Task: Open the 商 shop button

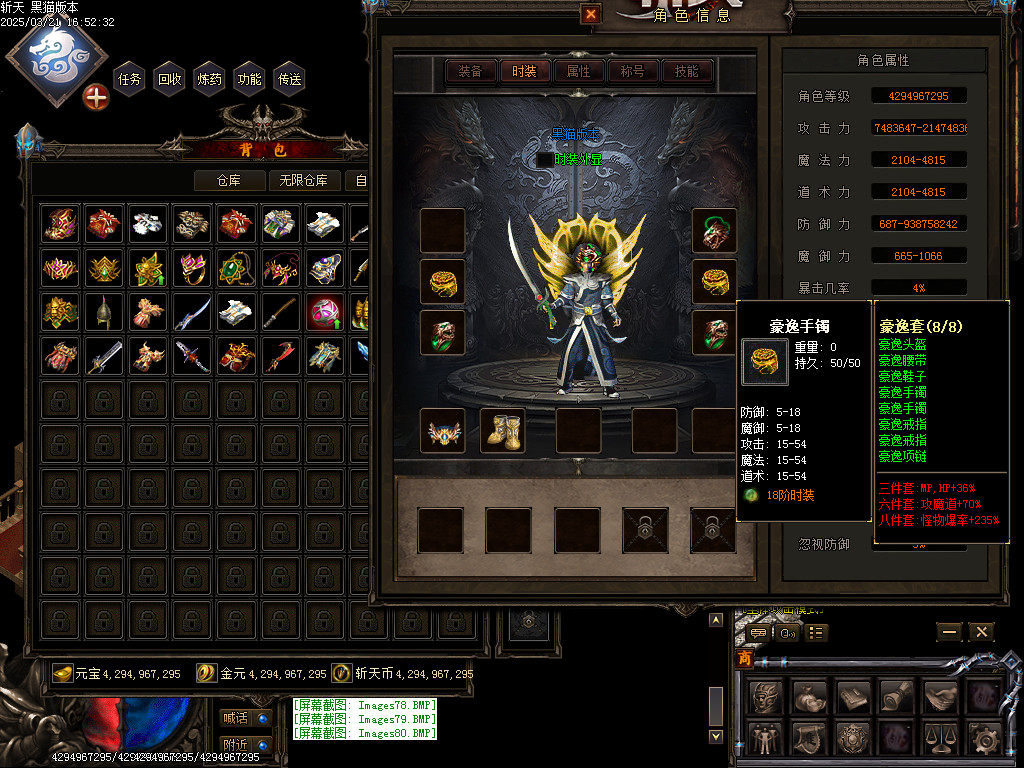Action: click(x=745, y=659)
